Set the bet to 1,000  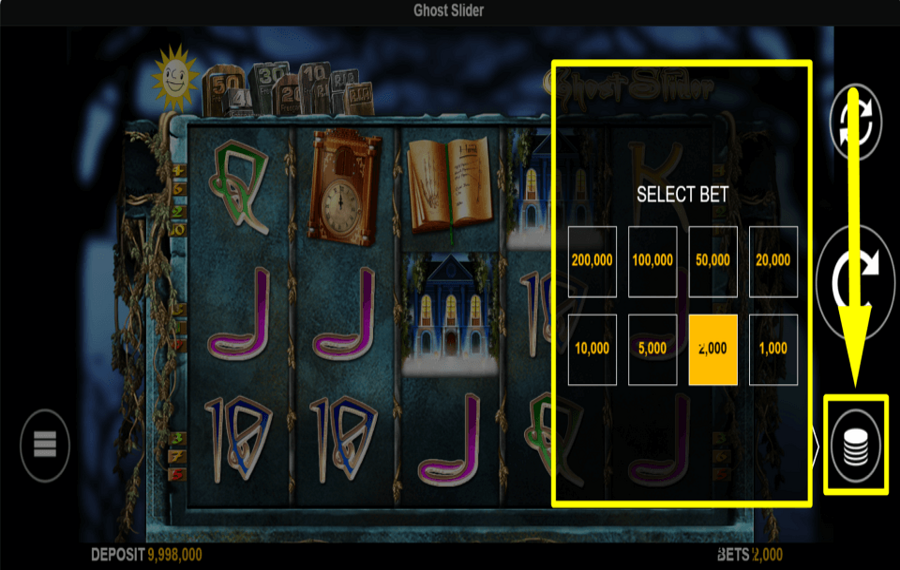pos(773,350)
